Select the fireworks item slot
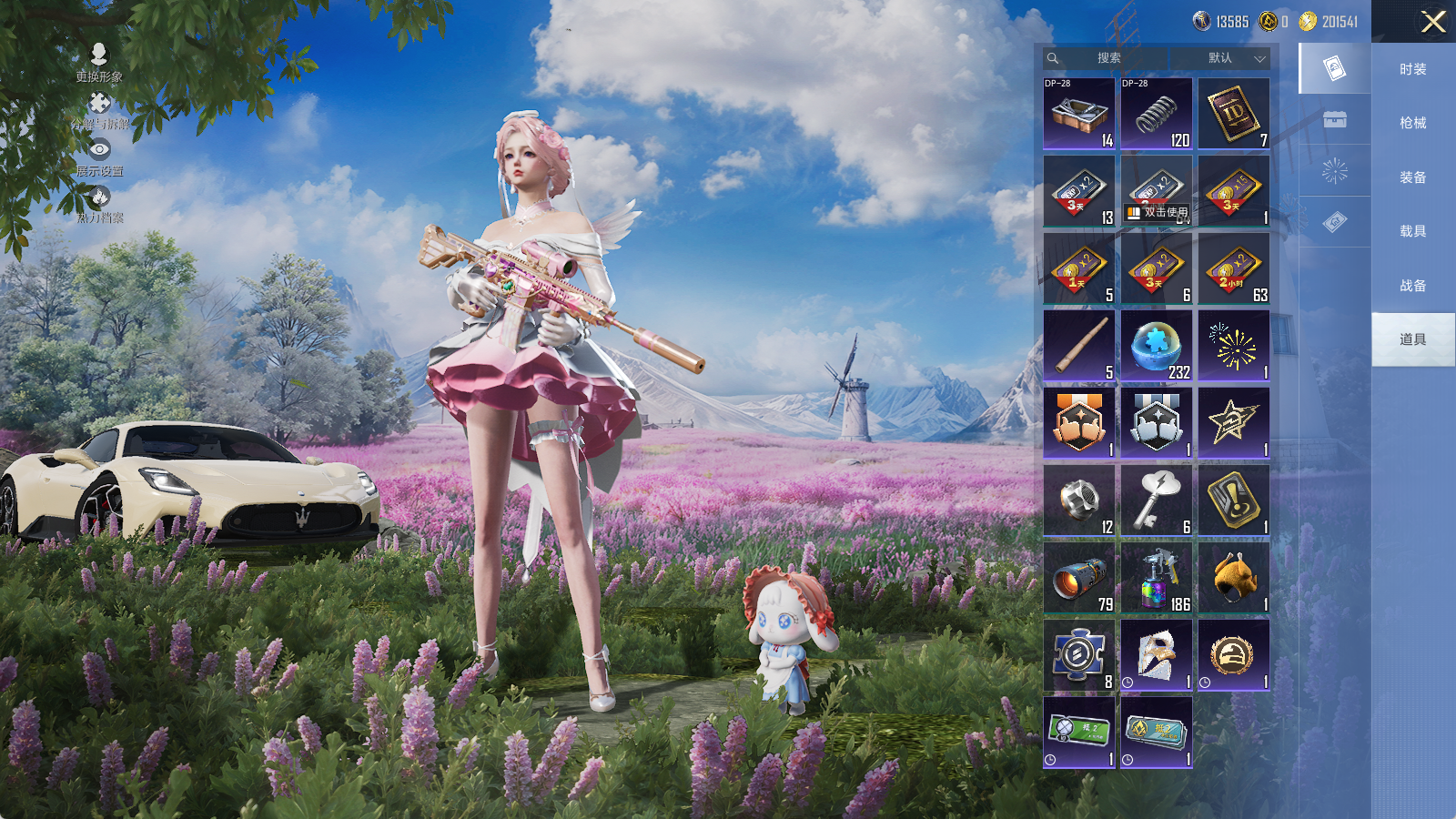 (x=1233, y=346)
